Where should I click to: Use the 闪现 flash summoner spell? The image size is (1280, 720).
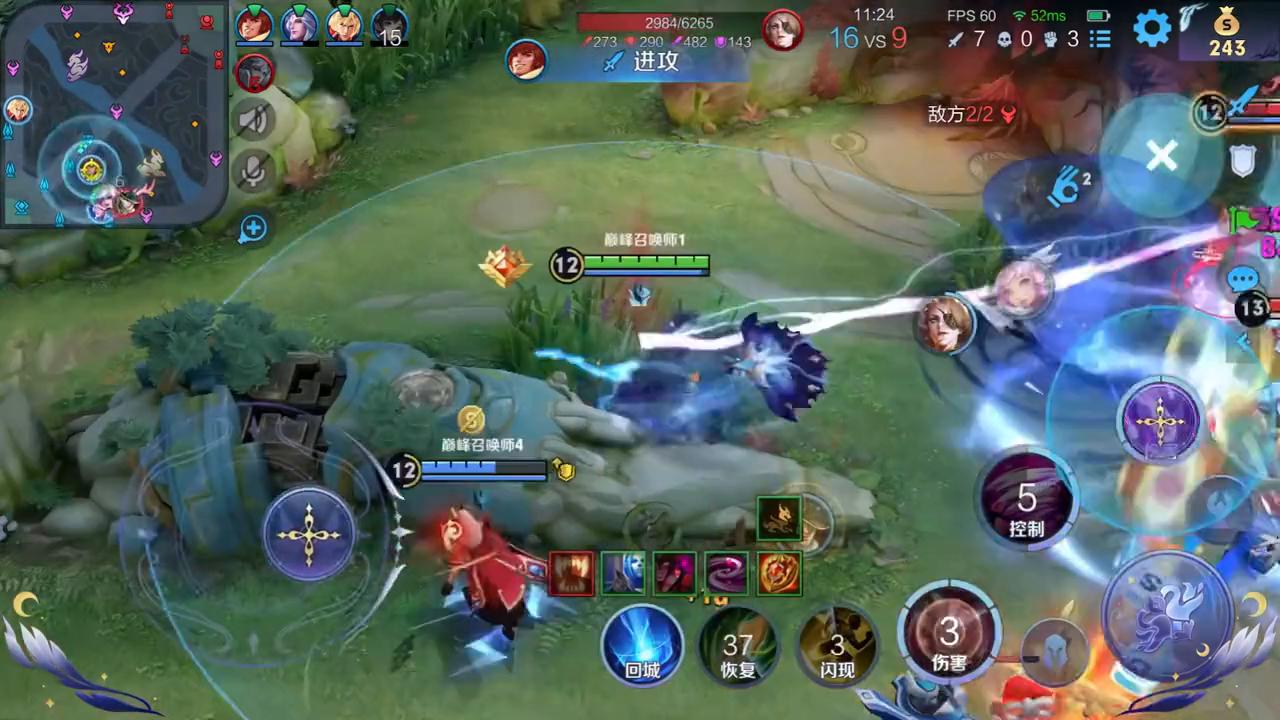[837, 647]
